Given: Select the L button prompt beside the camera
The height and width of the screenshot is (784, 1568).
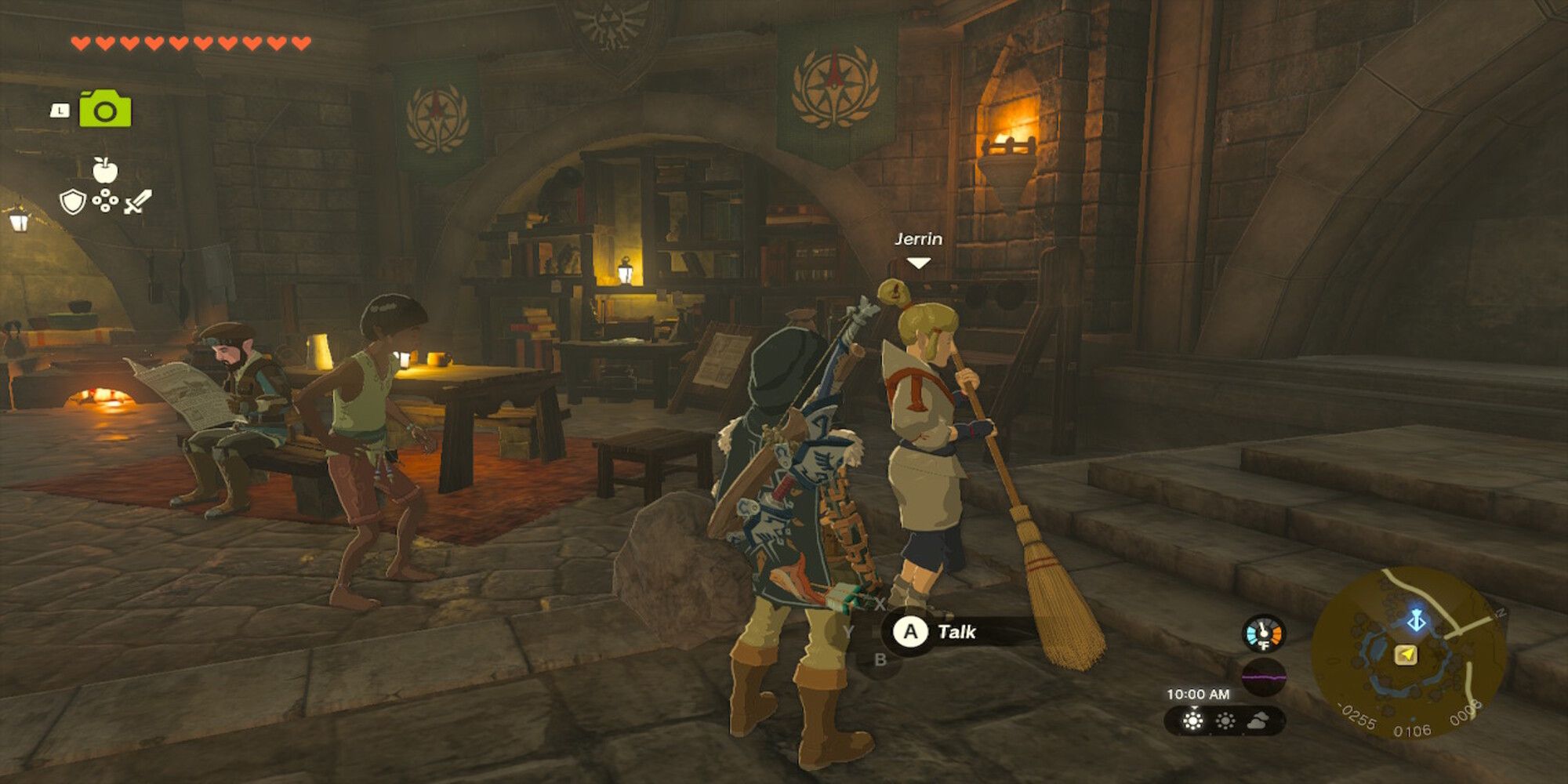Looking at the screenshot, I should coord(60,111).
